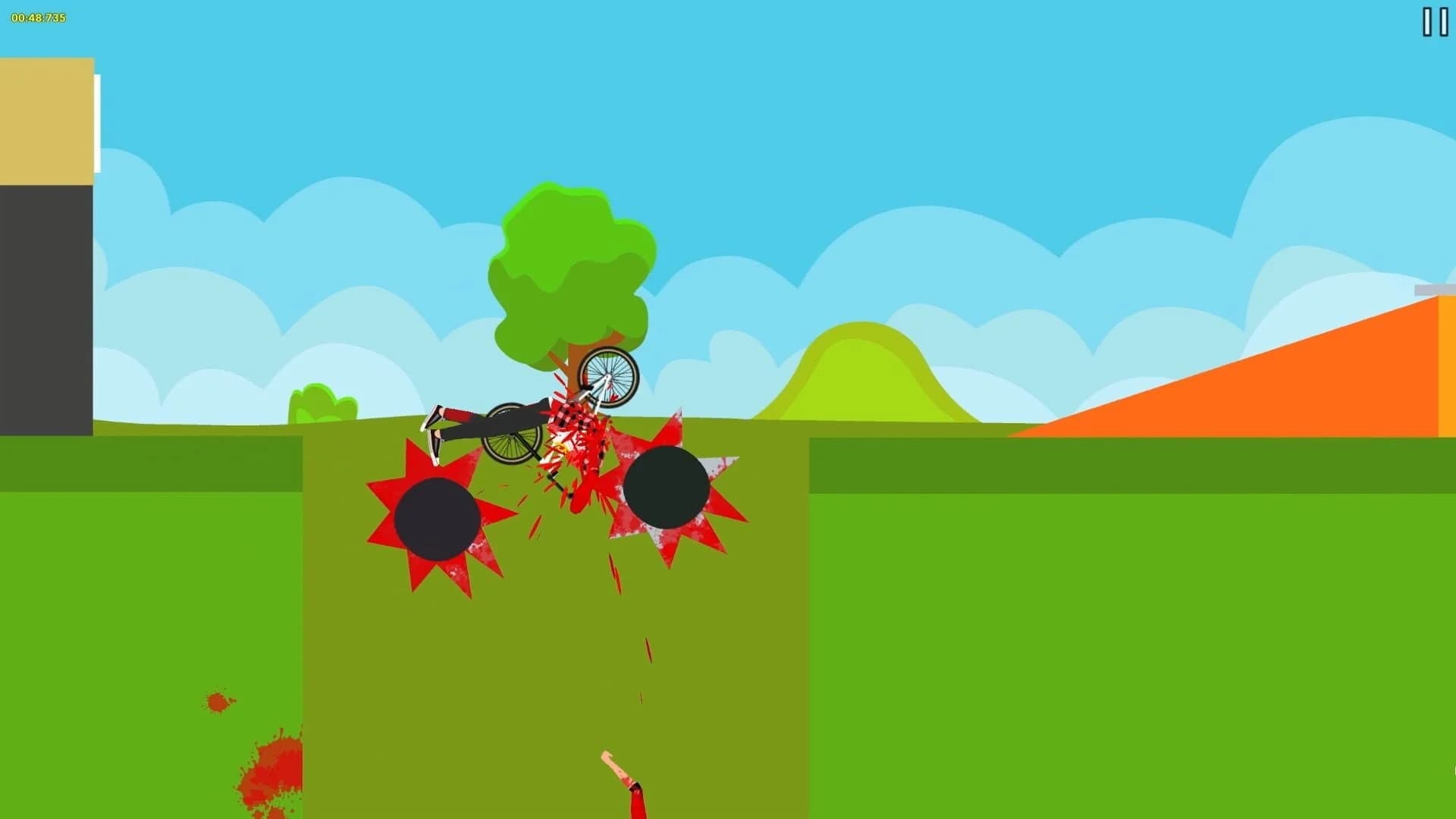Select the spinning saw blade right of the pit
1456x819 pixels.
666,485
